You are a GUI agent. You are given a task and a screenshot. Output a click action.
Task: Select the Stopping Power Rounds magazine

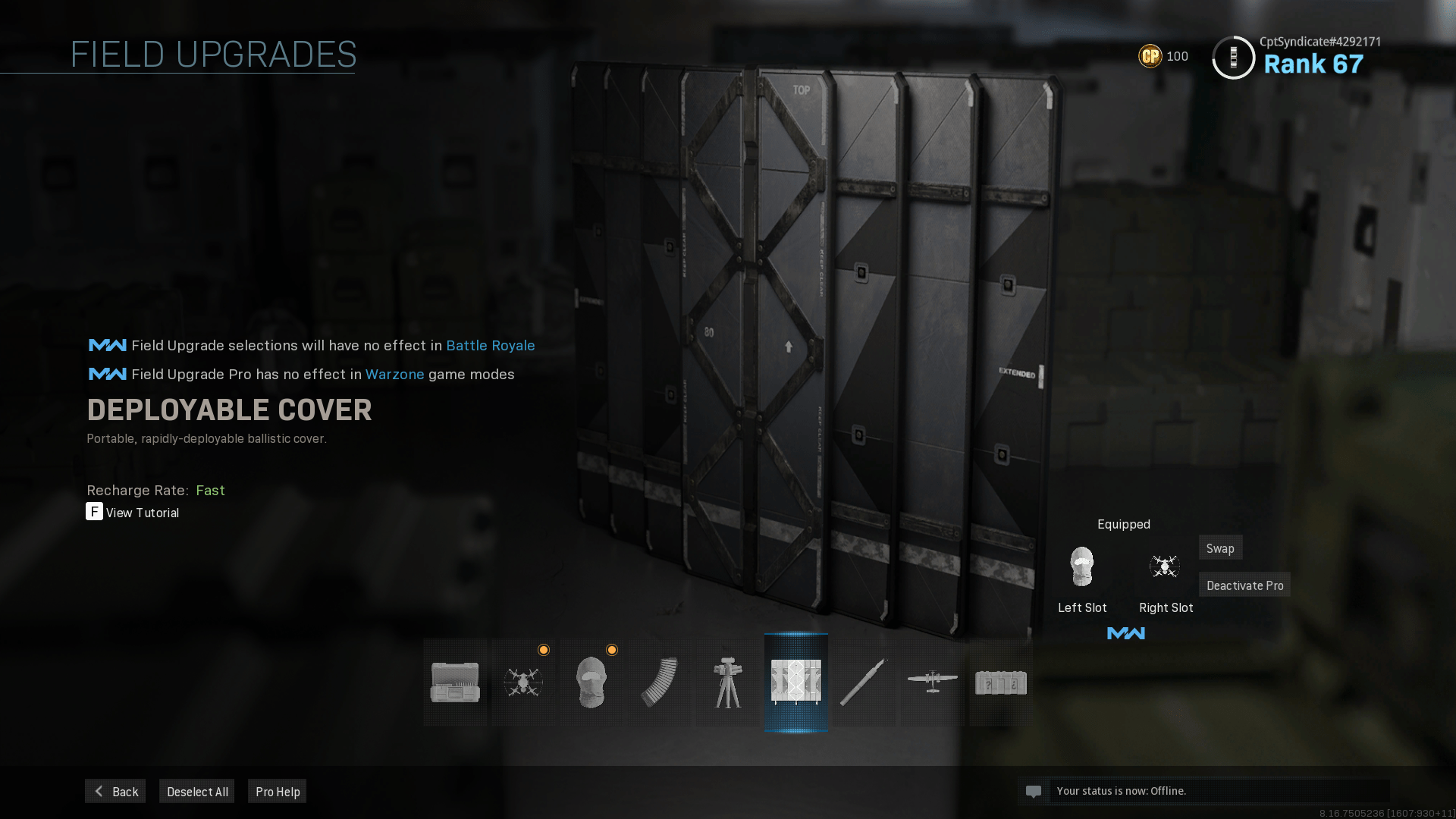click(x=660, y=682)
